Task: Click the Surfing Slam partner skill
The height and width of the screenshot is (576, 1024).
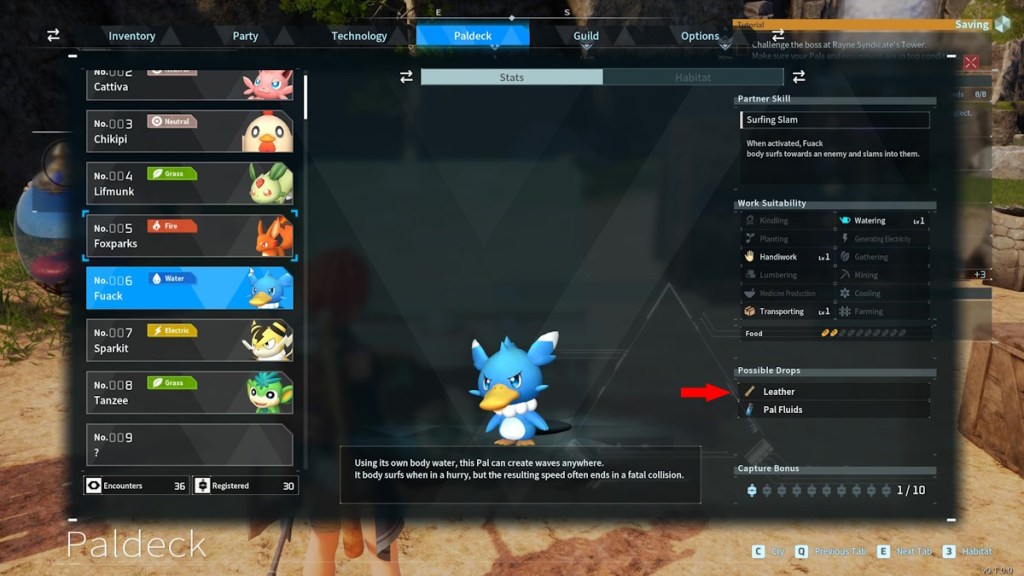Action: click(x=835, y=120)
